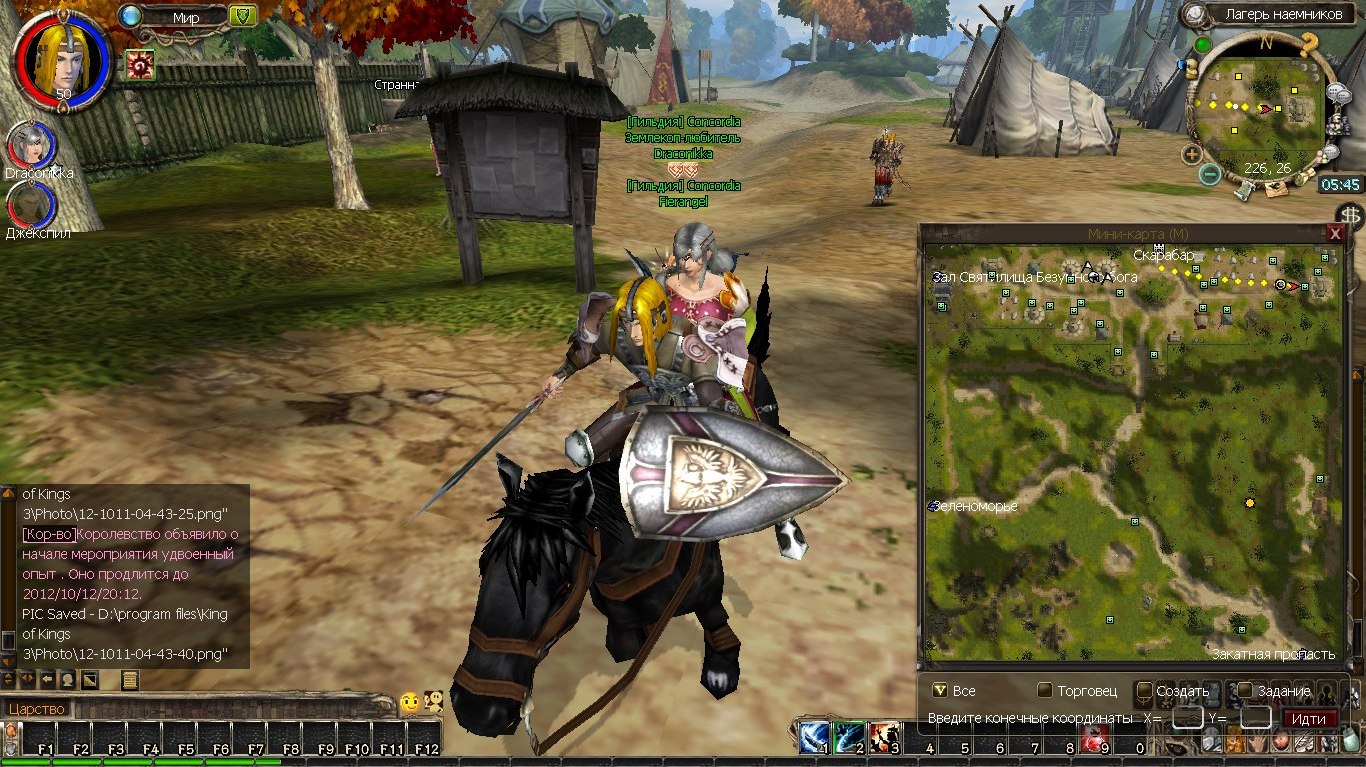Enable the Торговец map filter
The height and width of the screenshot is (767, 1366).
click(x=1045, y=690)
